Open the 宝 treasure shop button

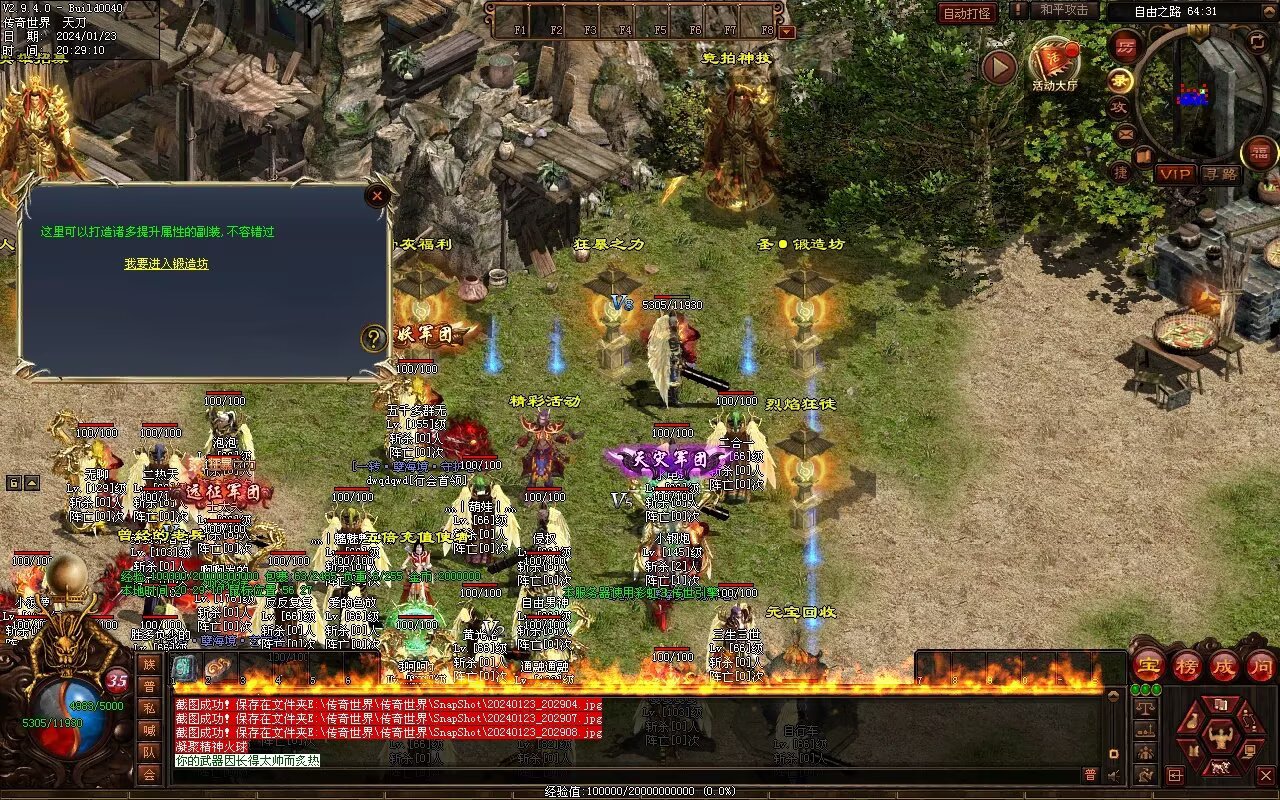(x=1147, y=666)
